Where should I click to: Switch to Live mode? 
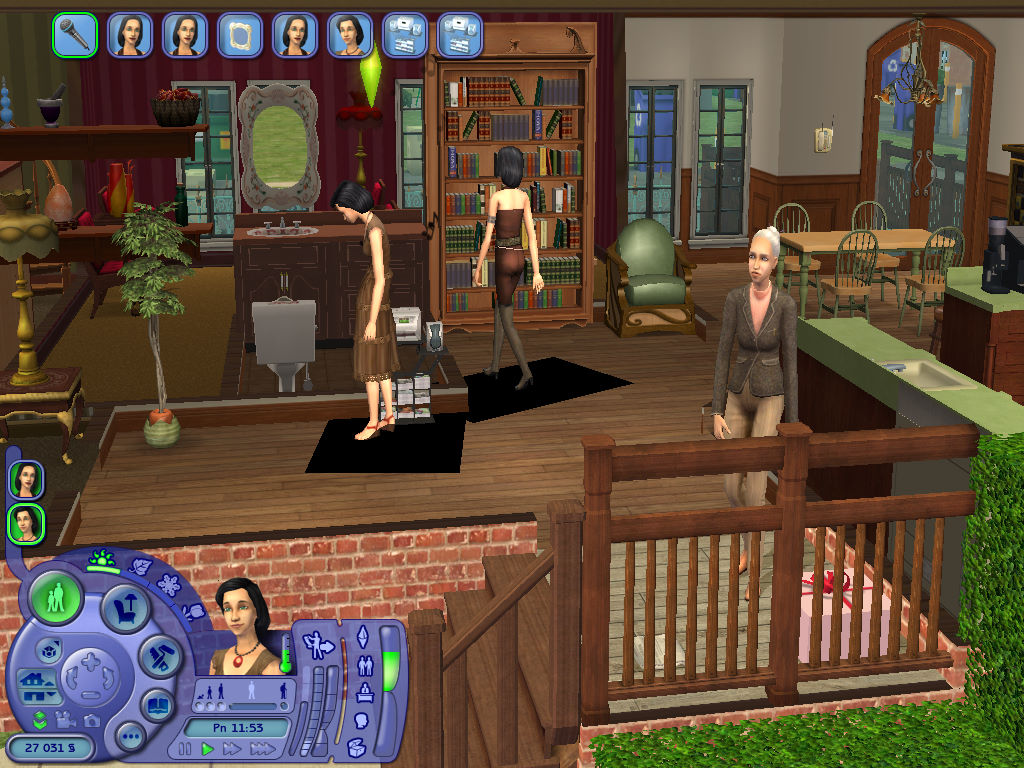tap(55, 600)
